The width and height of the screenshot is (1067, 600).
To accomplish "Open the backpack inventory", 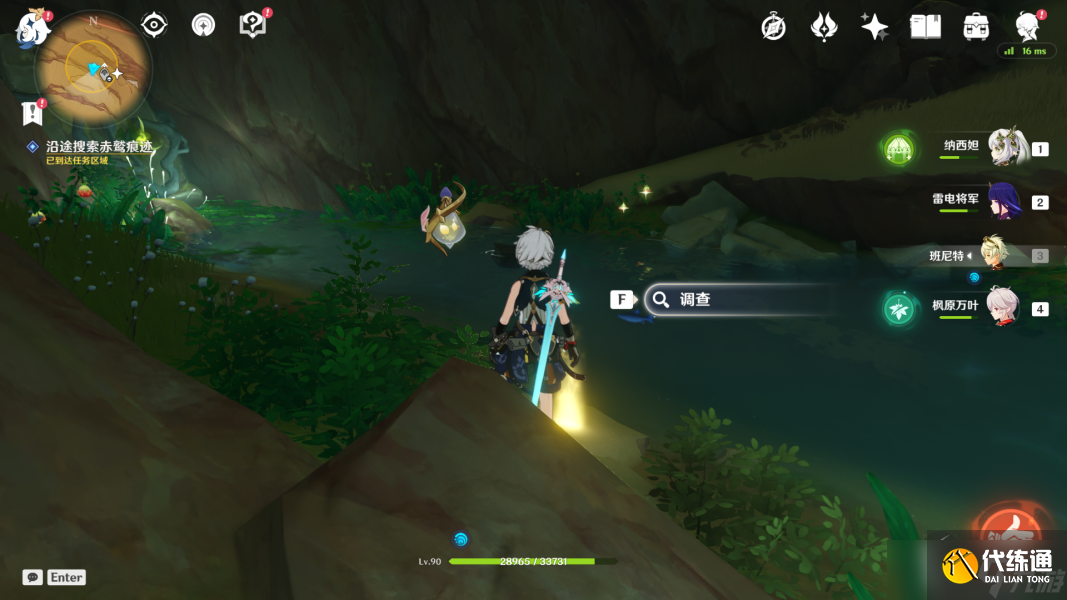I will [x=976, y=27].
